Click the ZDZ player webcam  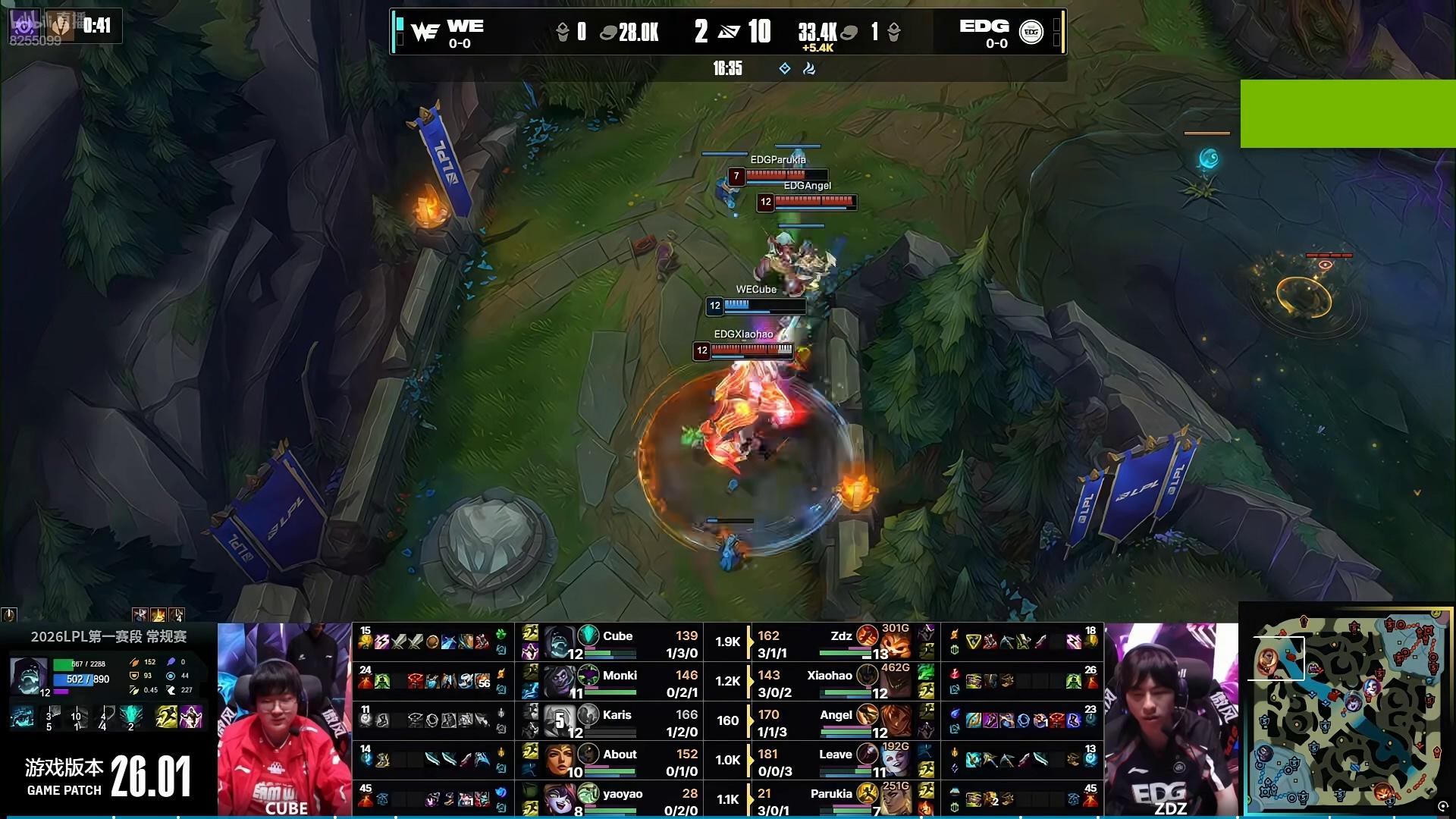(x=1171, y=720)
